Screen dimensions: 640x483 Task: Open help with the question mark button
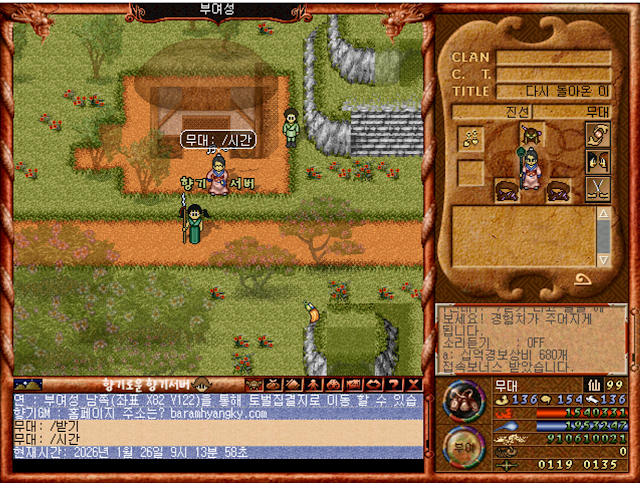(394, 384)
